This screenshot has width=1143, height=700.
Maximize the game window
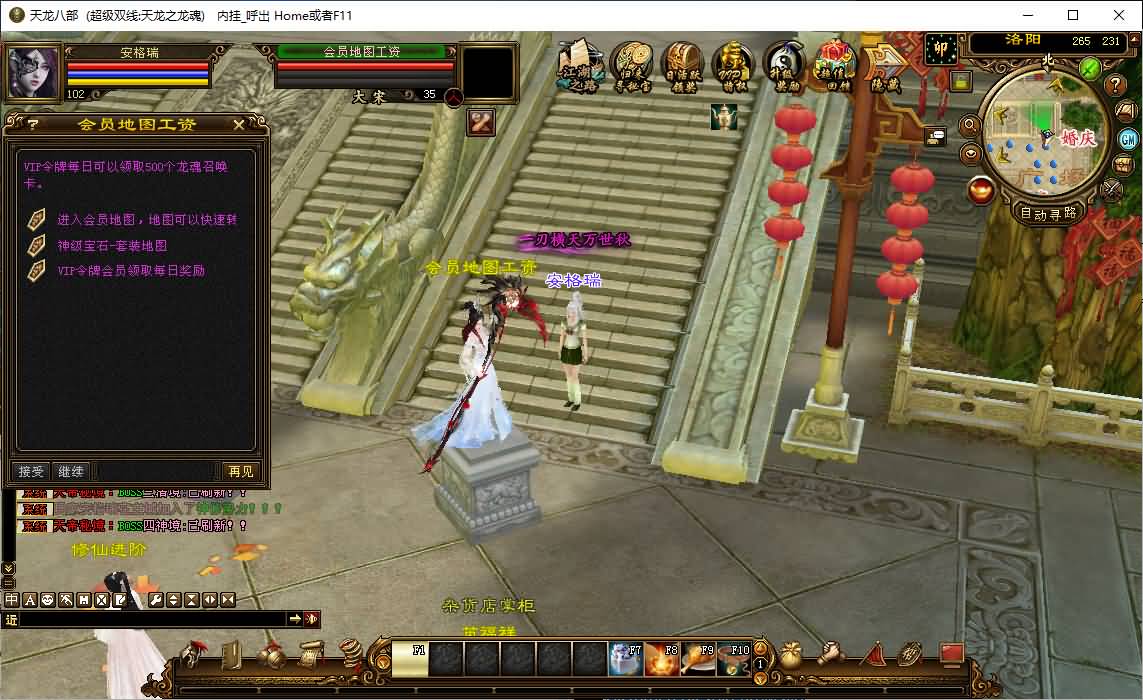point(1073,15)
